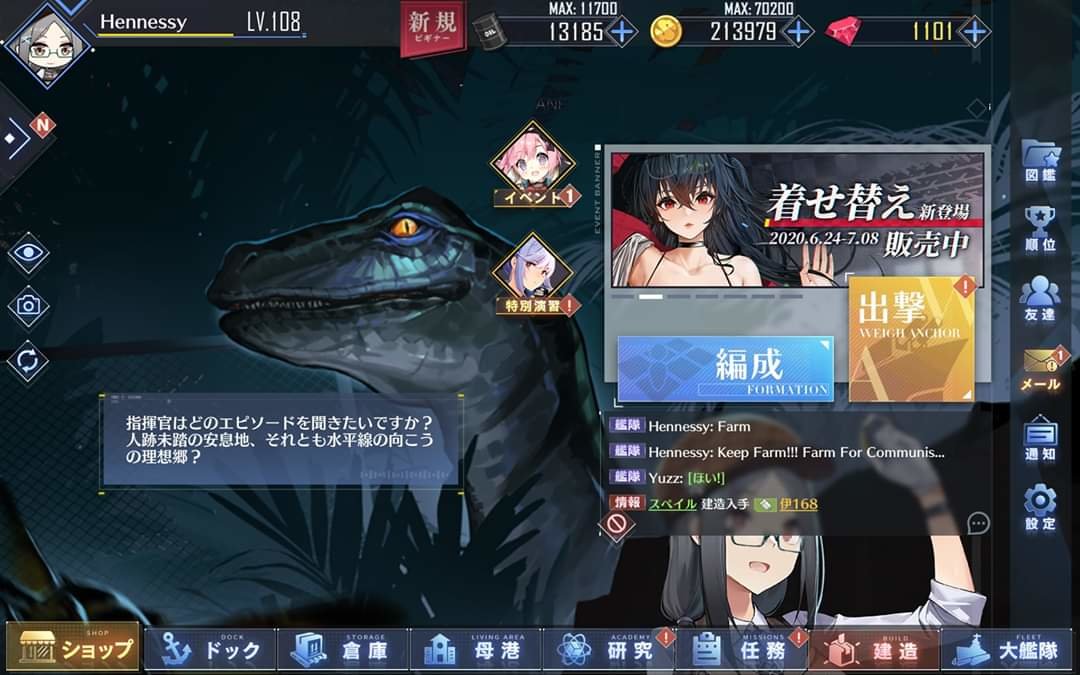Toggle interface visibility with the eye icon
The width and height of the screenshot is (1080, 675).
28,252
